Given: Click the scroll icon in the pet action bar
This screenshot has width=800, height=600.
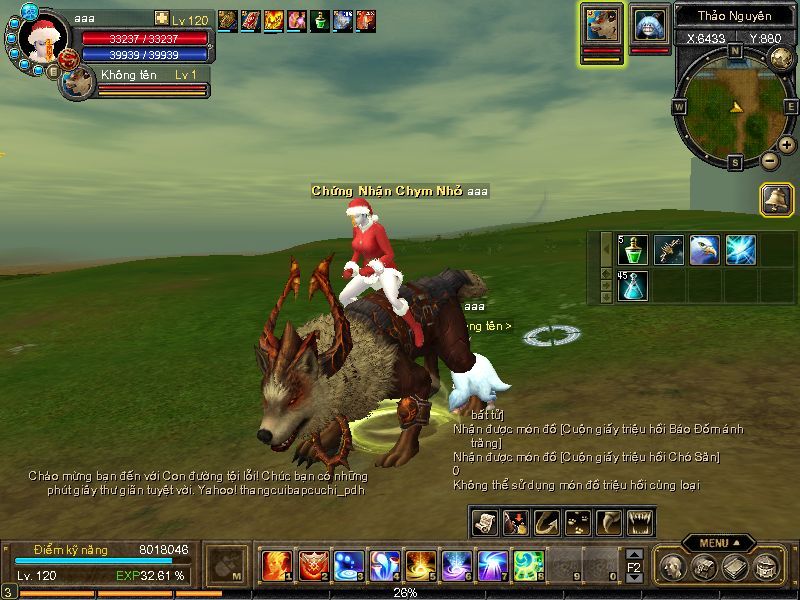Looking at the screenshot, I should [x=485, y=522].
